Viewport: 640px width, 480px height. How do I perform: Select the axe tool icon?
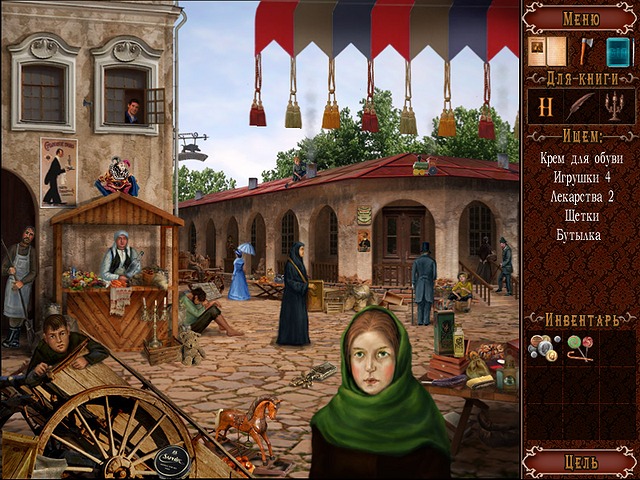tap(585, 50)
